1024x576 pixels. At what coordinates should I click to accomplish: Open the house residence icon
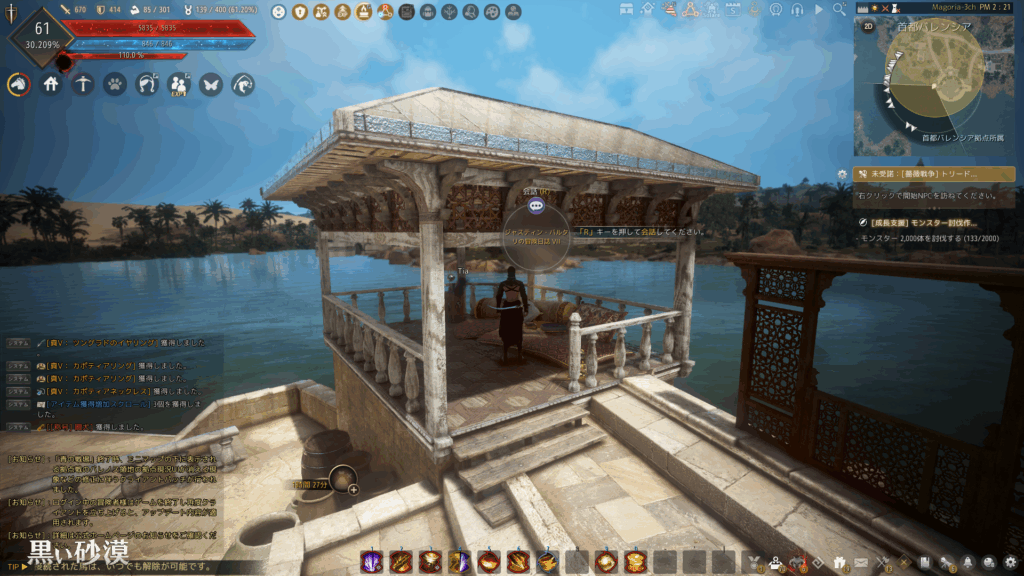click(50, 85)
